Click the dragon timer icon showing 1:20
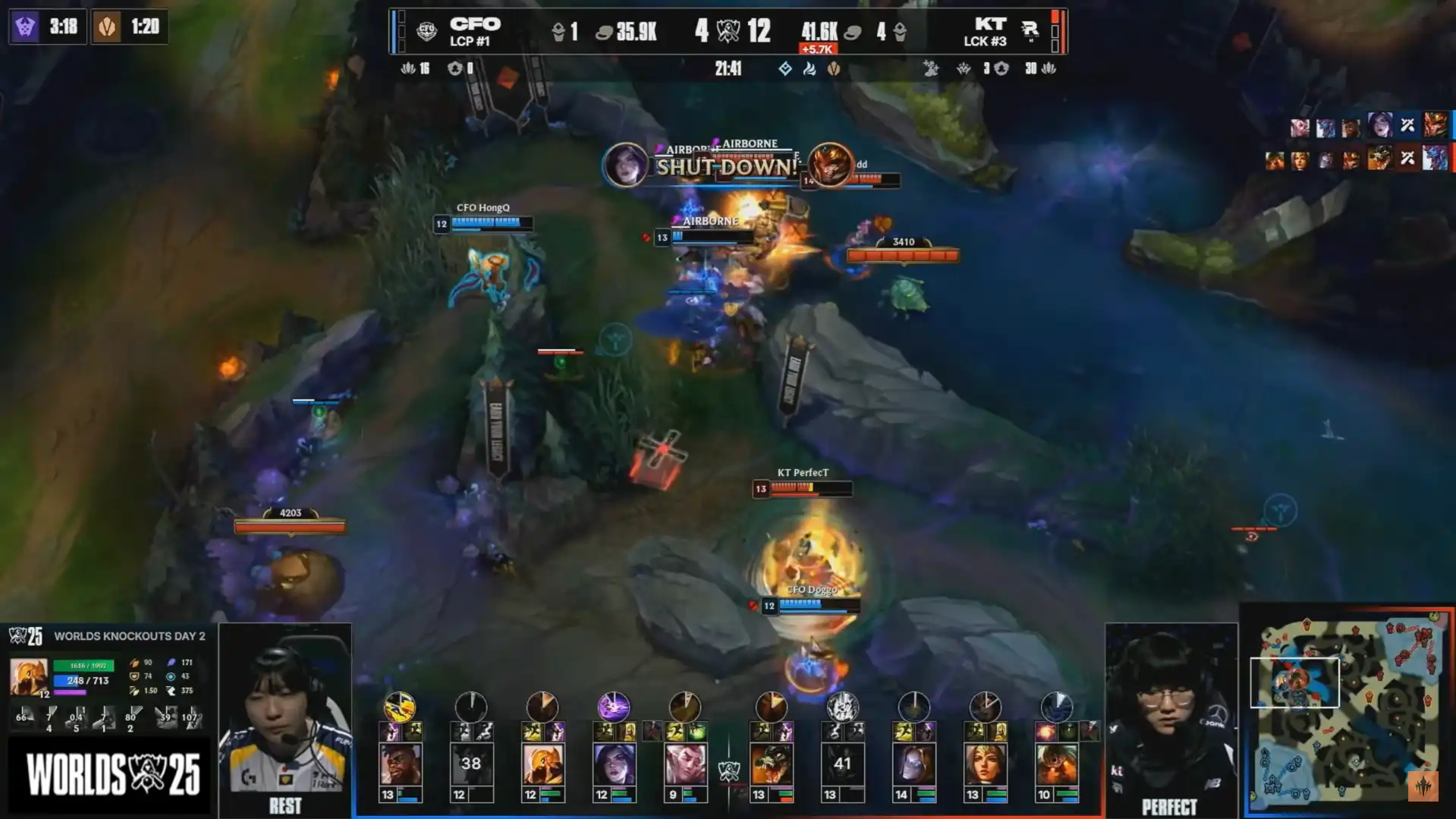 (x=107, y=27)
